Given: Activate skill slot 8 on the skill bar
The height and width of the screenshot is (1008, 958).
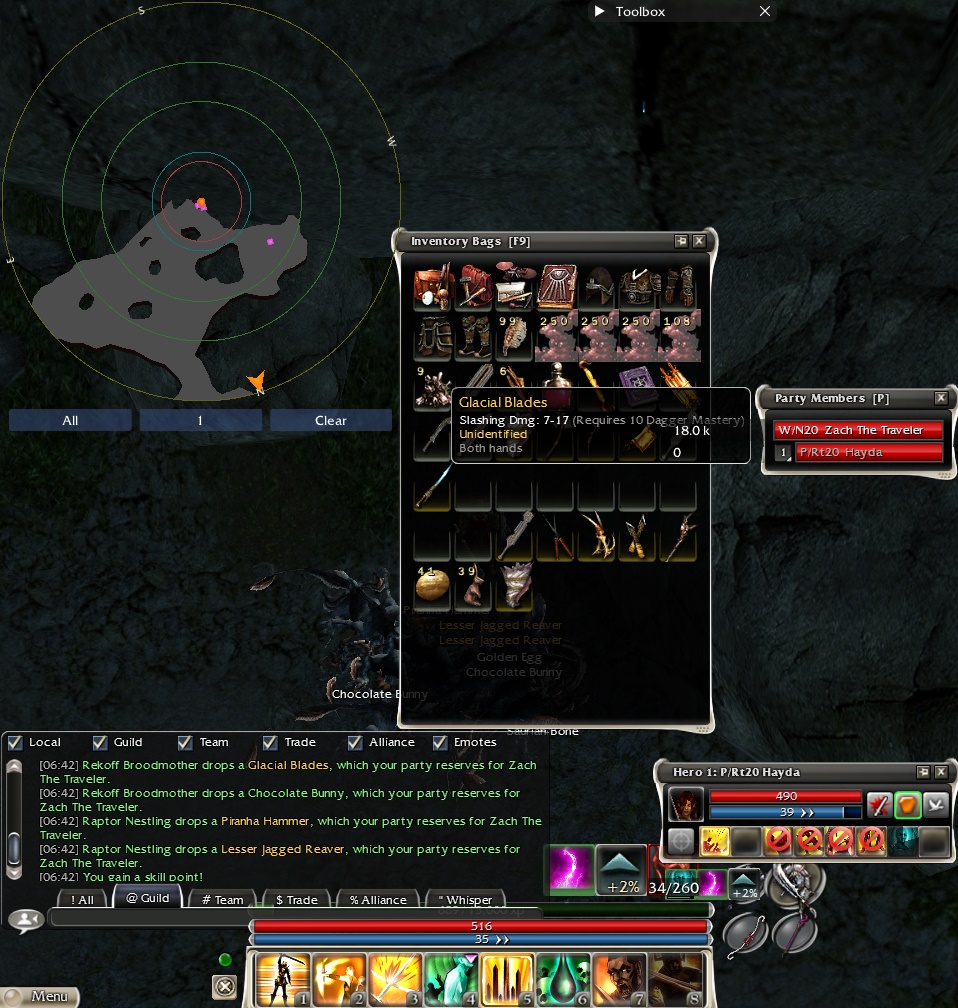Looking at the screenshot, I should point(675,978).
